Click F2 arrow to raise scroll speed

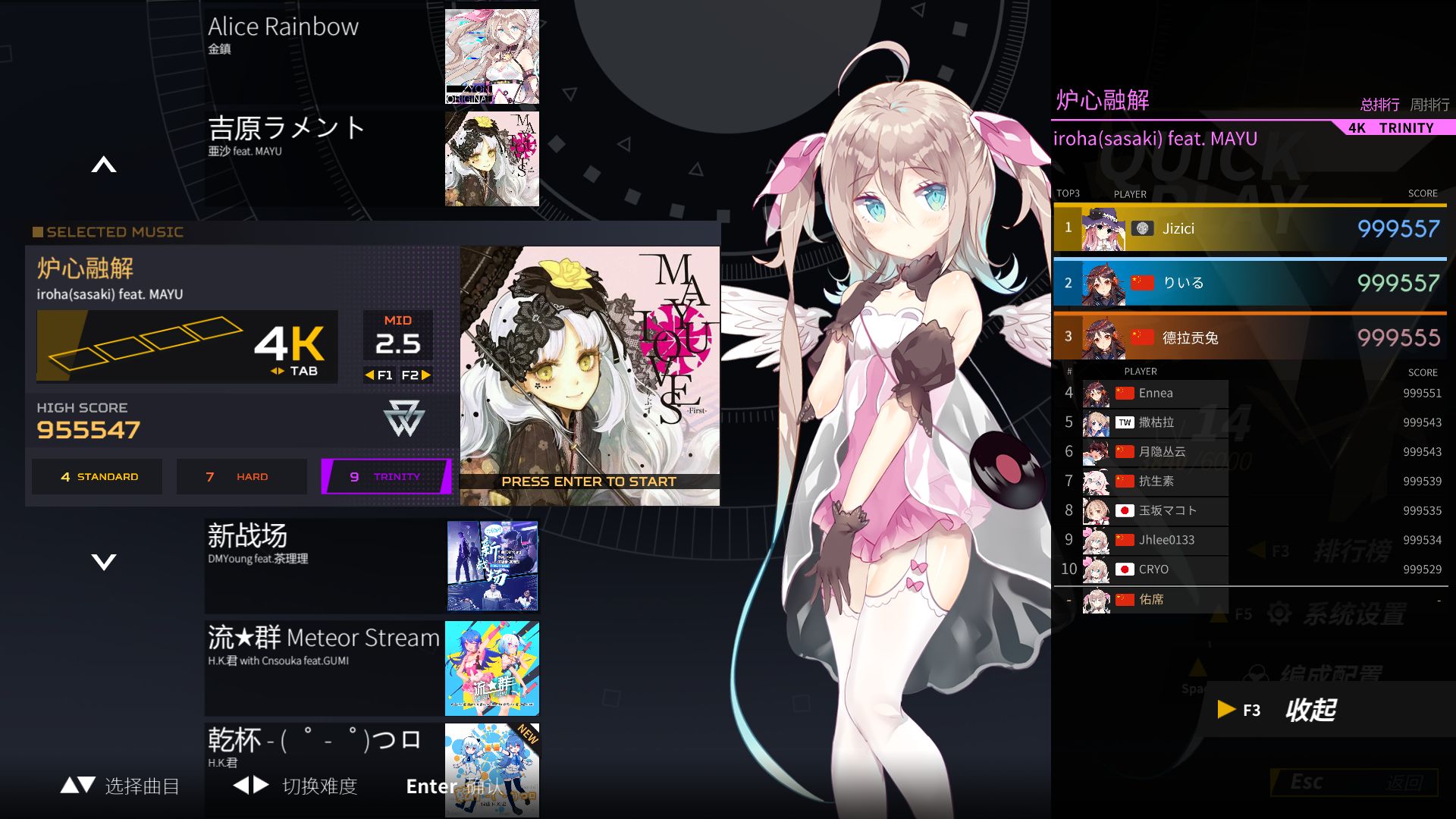coord(425,375)
